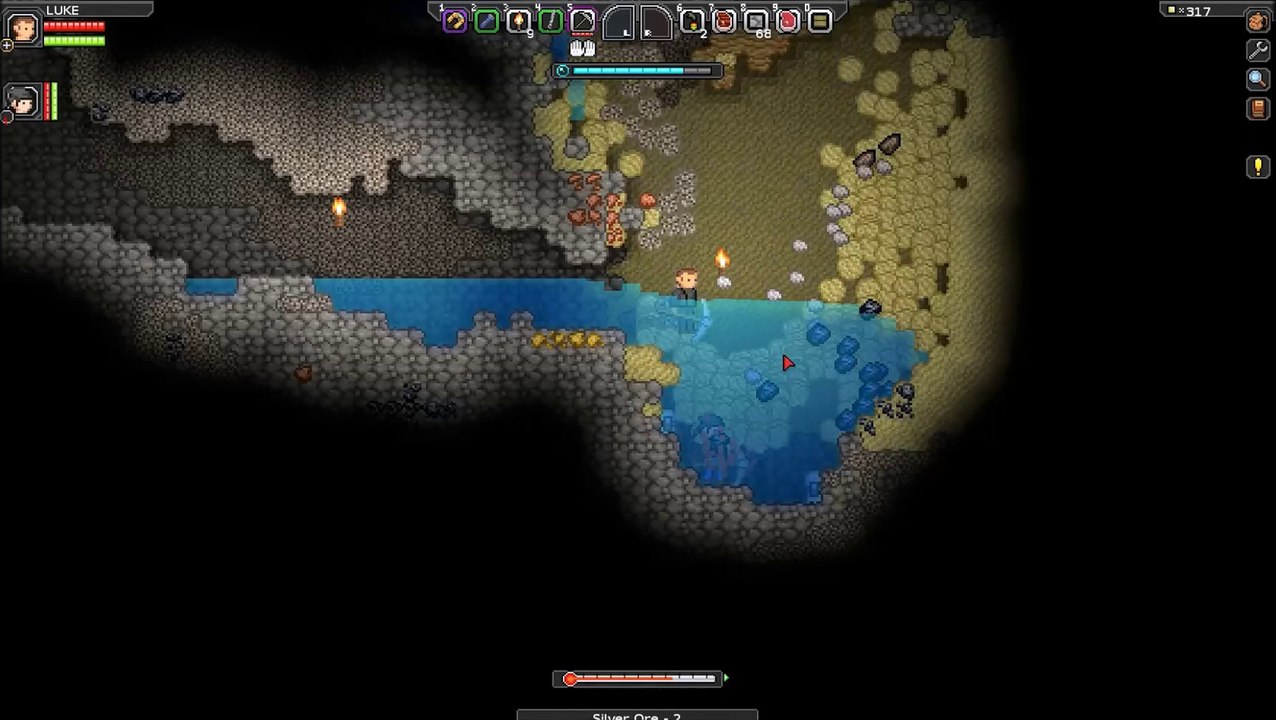Select the red meat item in slot 7
This screenshot has width=1276, height=720.
(724, 21)
